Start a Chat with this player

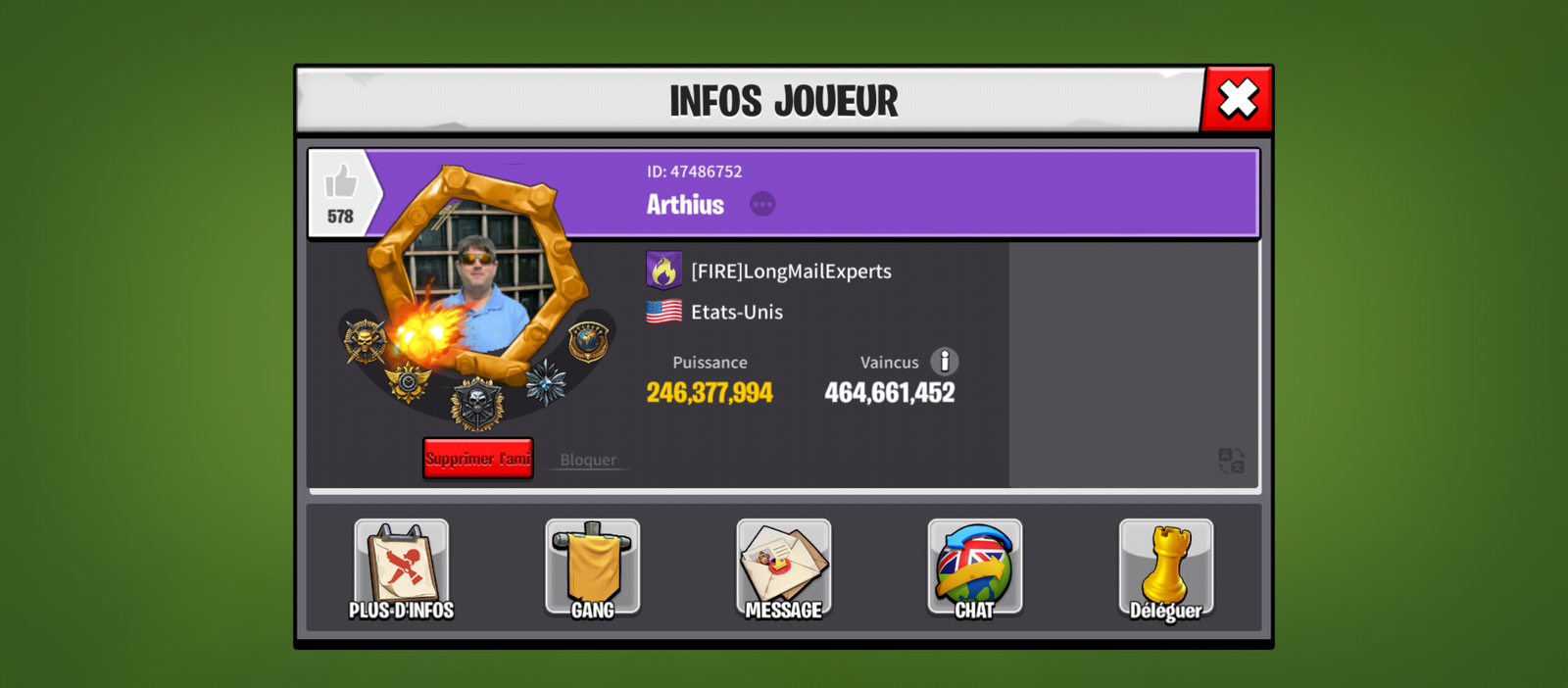974,569
